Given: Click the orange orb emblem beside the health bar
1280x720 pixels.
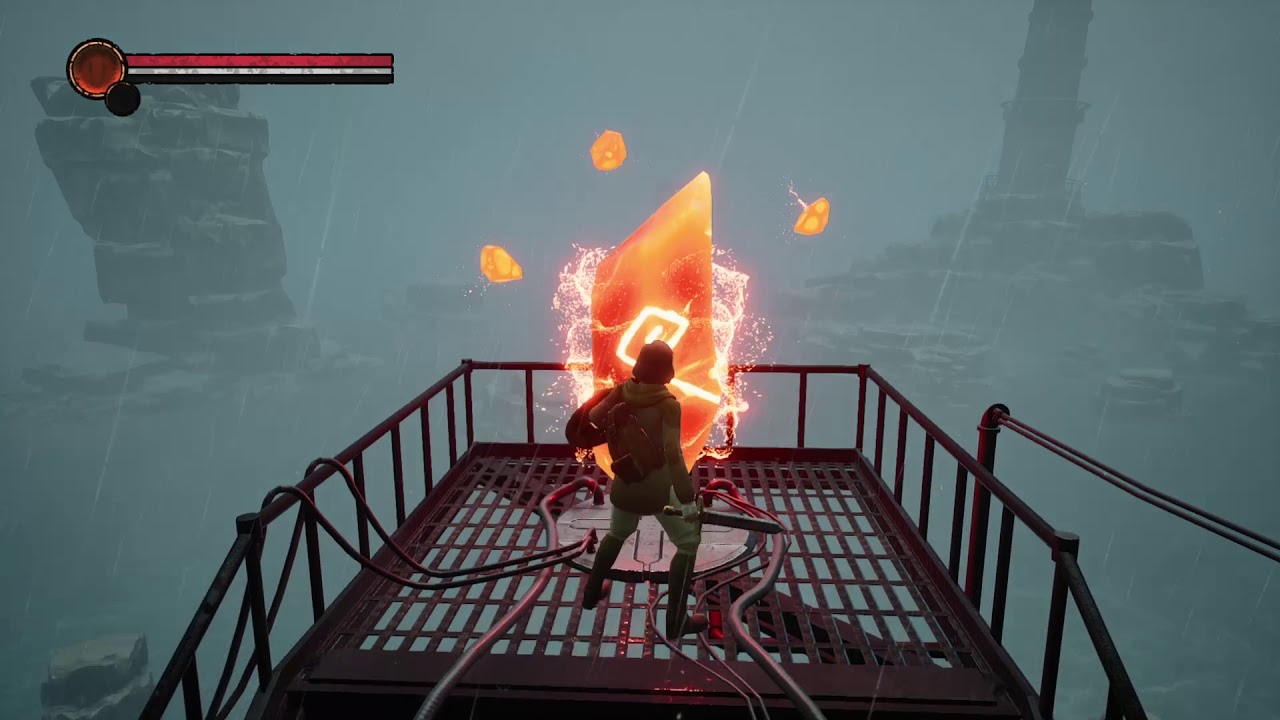Looking at the screenshot, I should coord(96,68).
